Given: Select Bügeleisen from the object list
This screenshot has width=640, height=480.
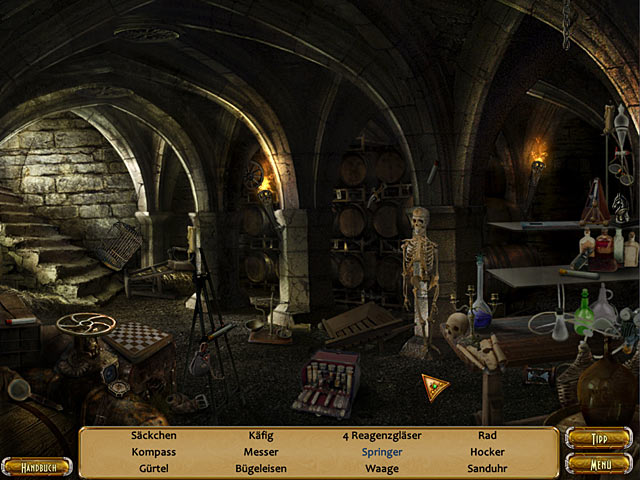Looking at the screenshot, I should pos(260,468).
